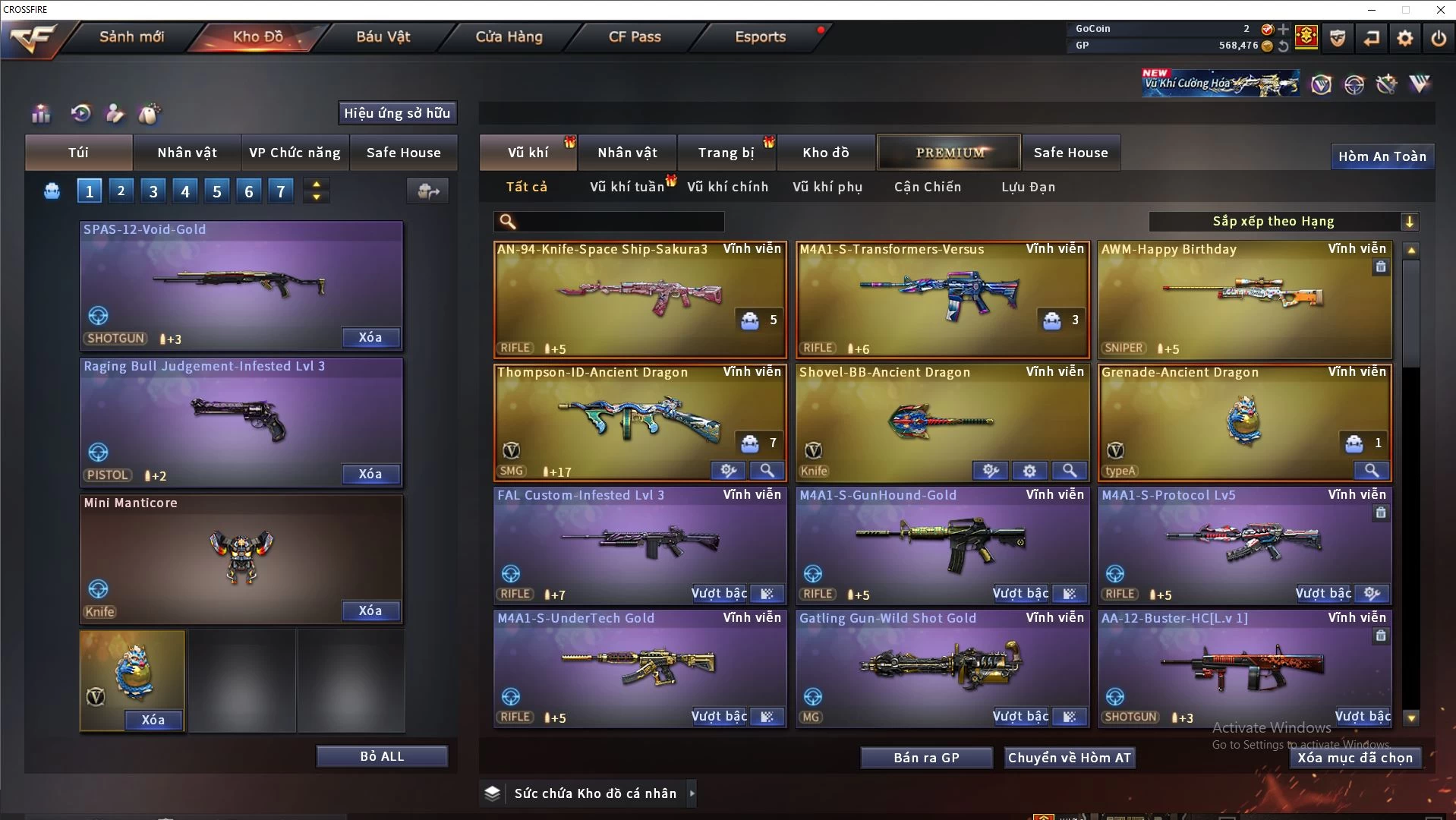Switch to the Nhân vật bag tab
The width and height of the screenshot is (1456, 820).
pyautogui.click(x=187, y=153)
